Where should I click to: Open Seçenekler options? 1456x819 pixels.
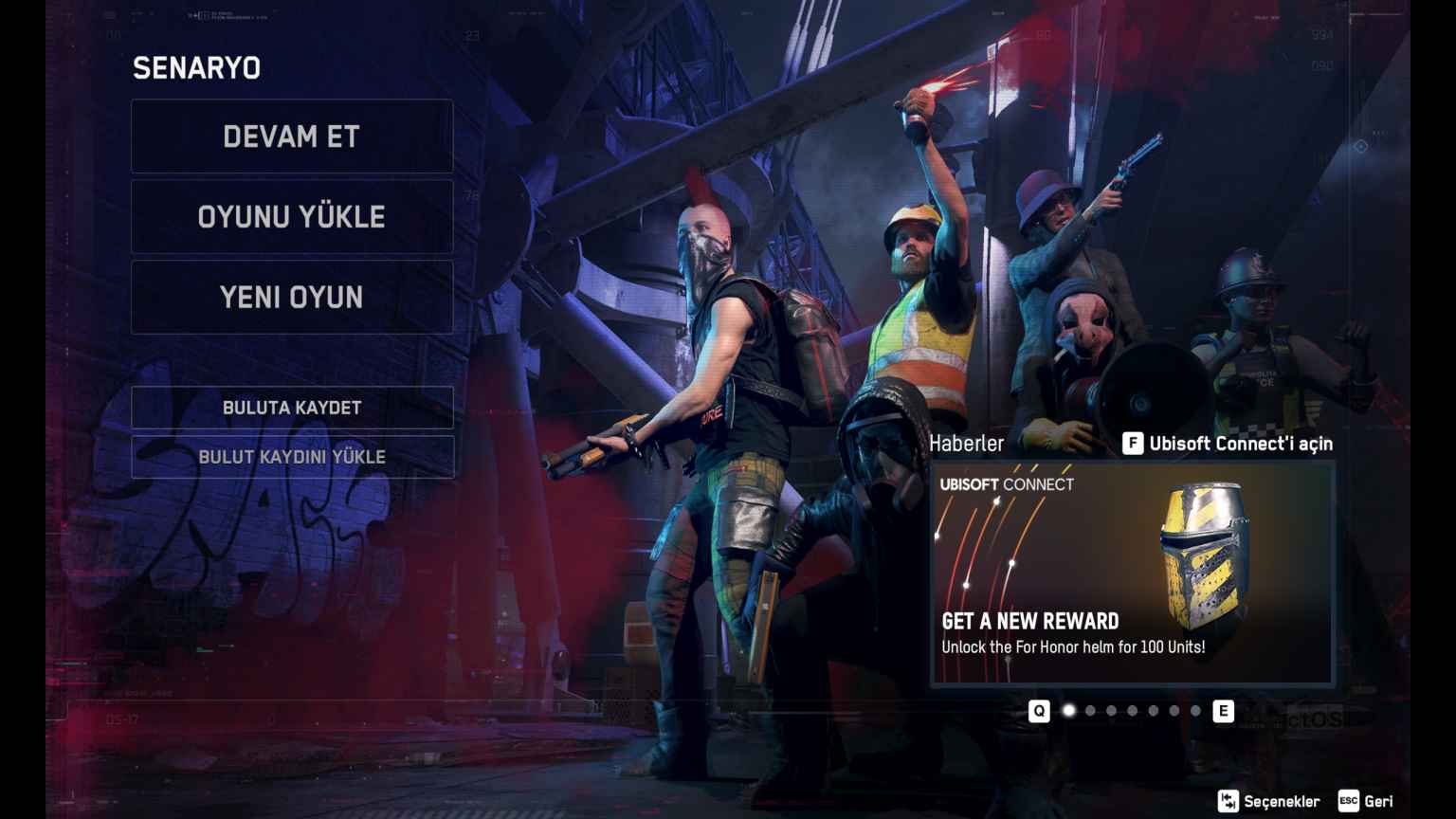[1269, 801]
